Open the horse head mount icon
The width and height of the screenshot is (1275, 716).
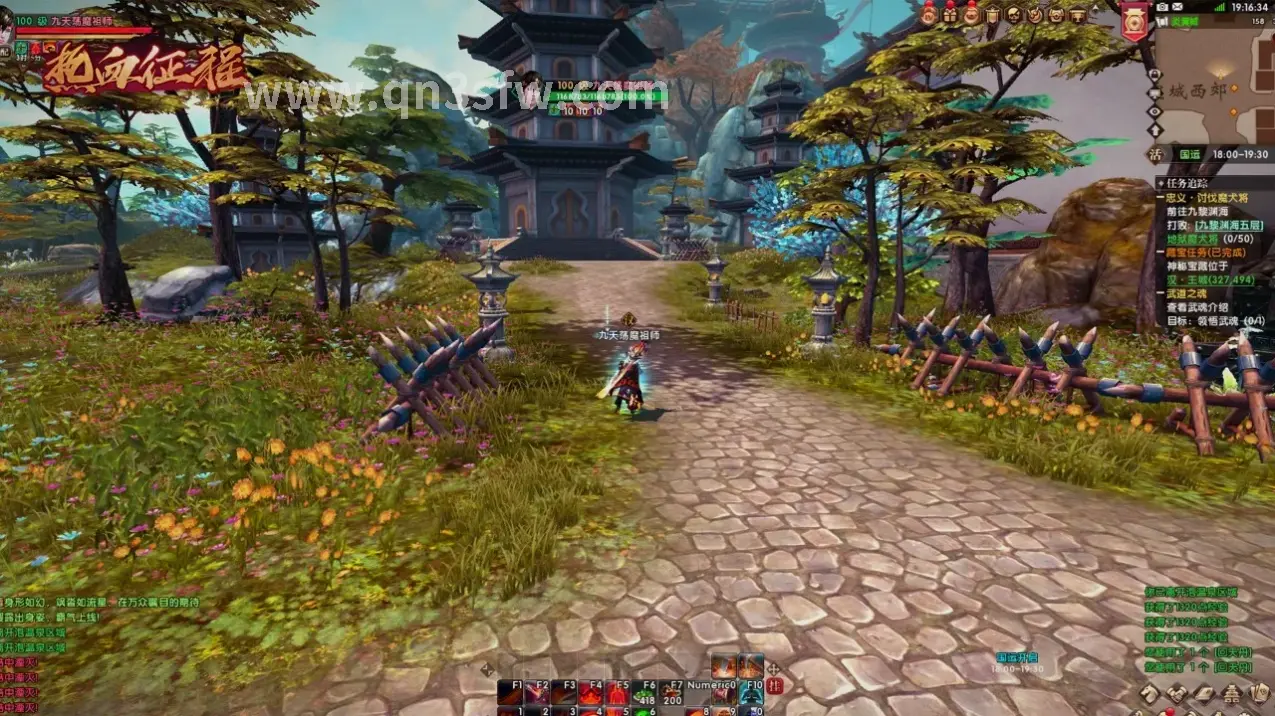pyautogui.click(x=1150, y=694)
